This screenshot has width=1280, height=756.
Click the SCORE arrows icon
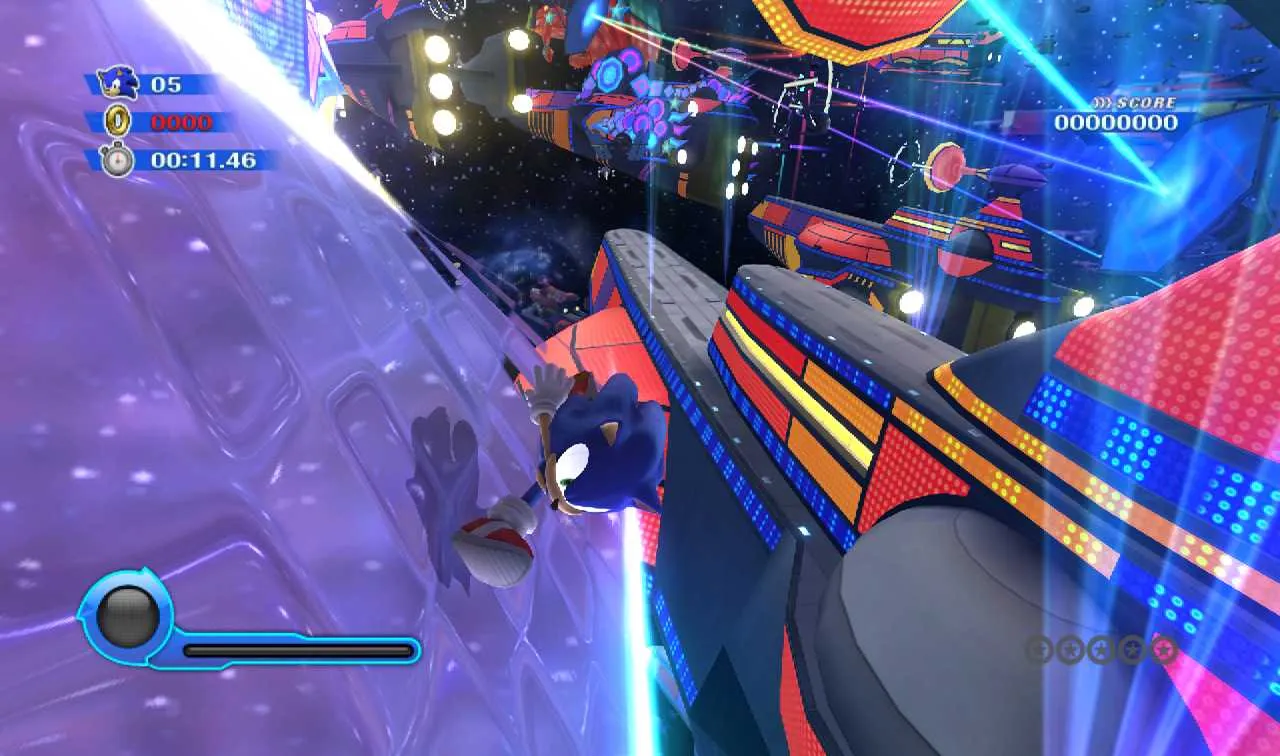(x=1104, y=101)
